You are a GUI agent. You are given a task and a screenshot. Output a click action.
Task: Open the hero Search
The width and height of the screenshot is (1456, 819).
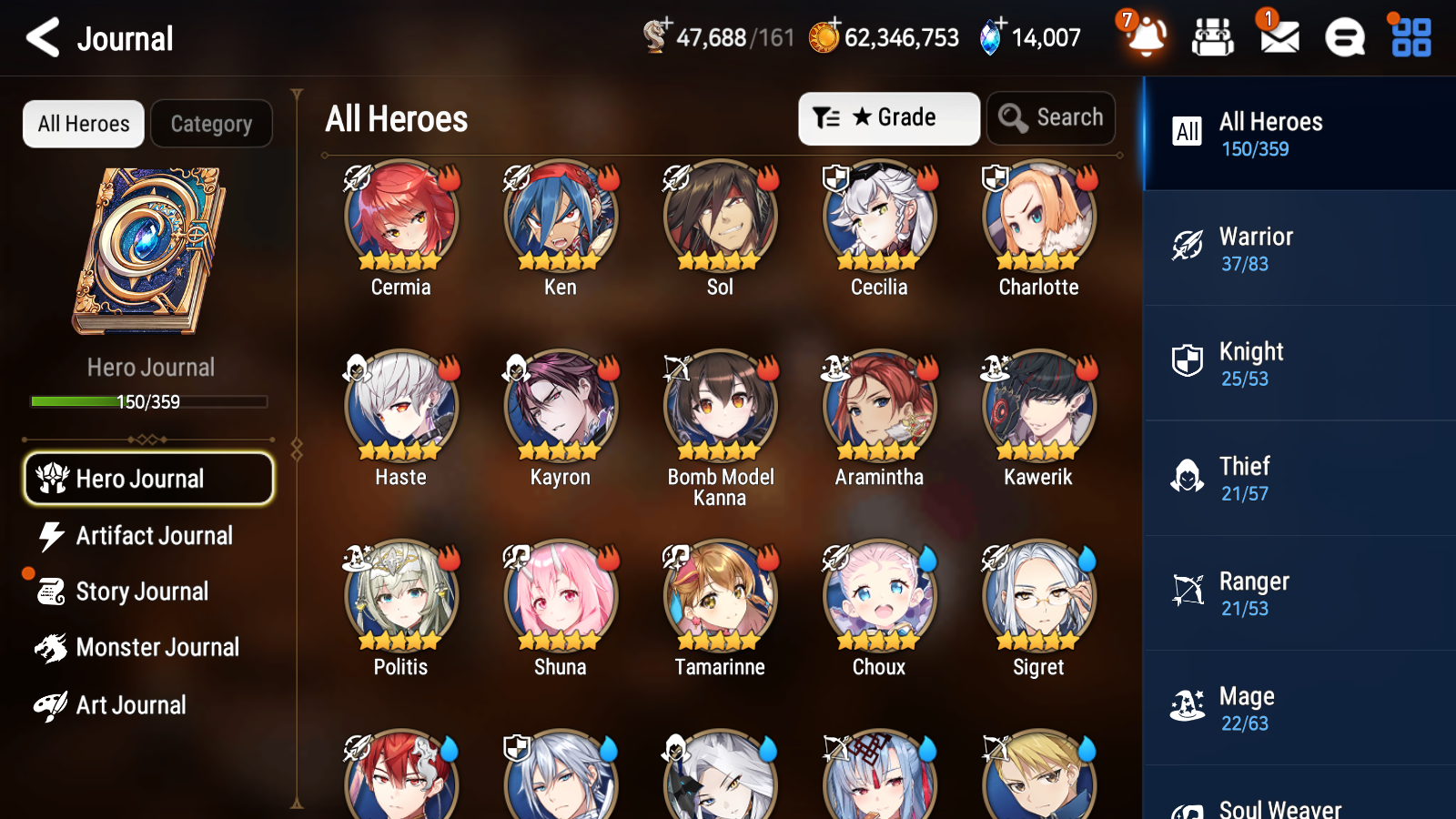[1051, 117]
